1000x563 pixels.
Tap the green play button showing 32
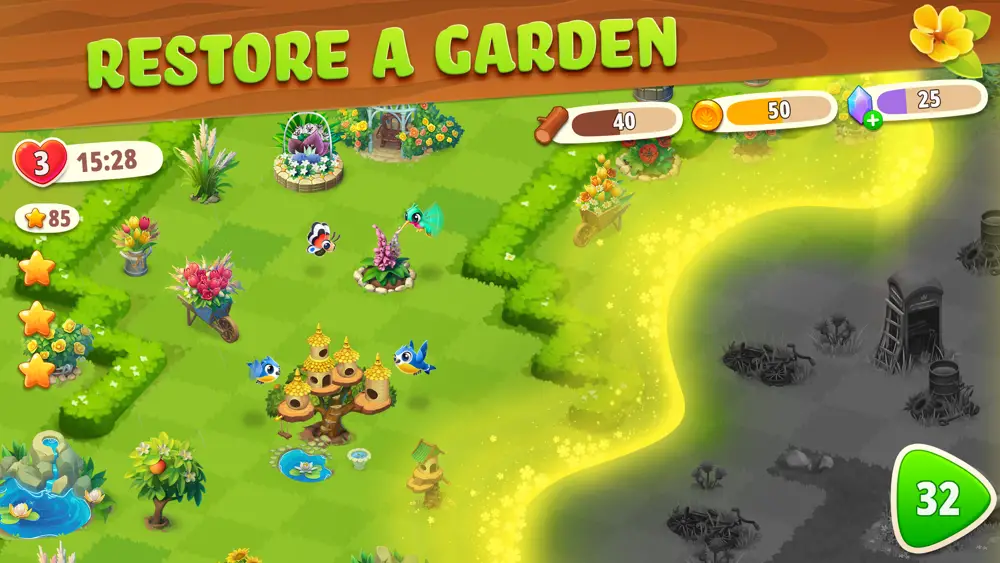click(x=938, y=498)
